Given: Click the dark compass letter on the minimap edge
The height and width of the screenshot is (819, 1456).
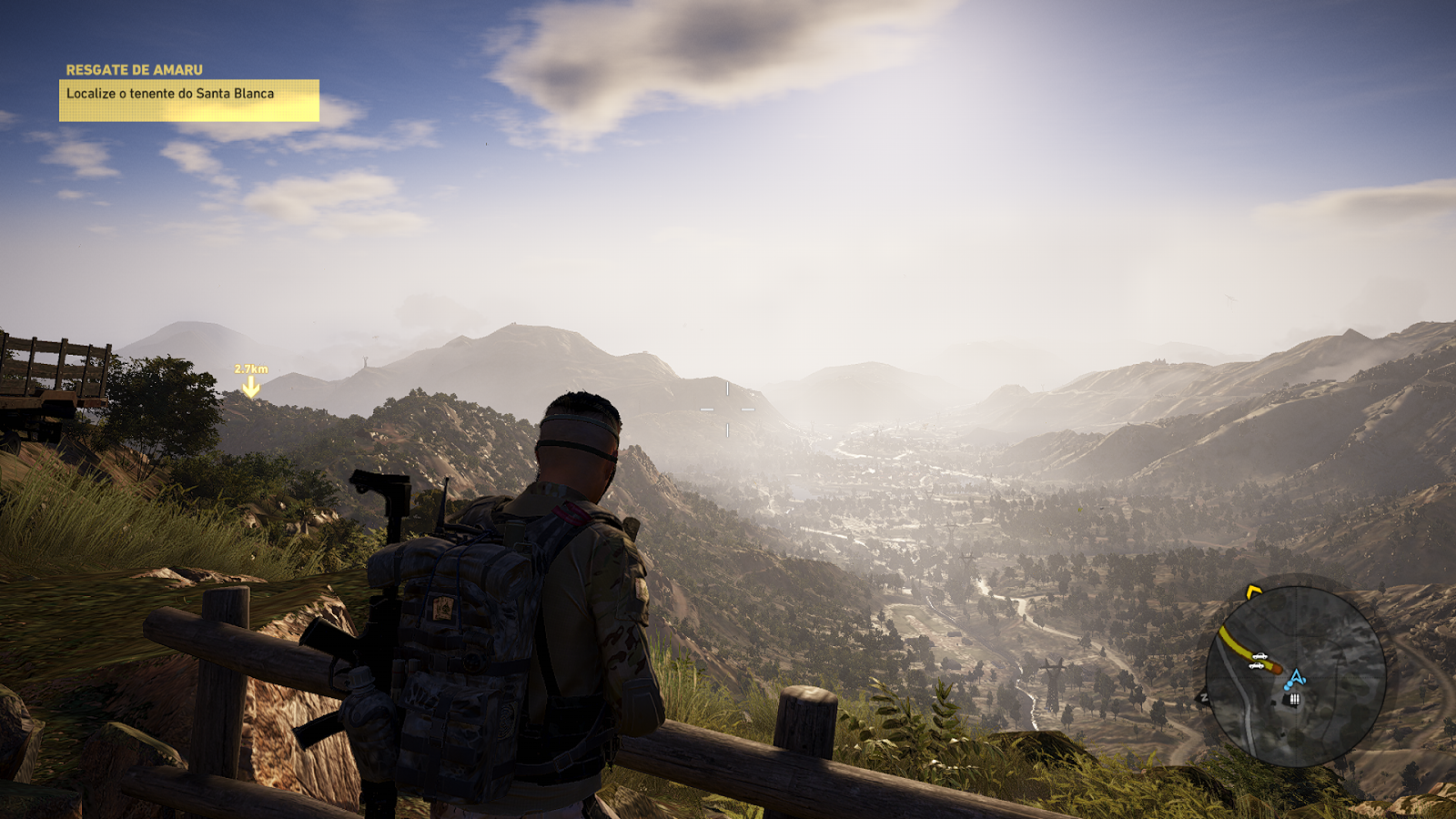Looking at the screenshot, I should point(1204,695).
